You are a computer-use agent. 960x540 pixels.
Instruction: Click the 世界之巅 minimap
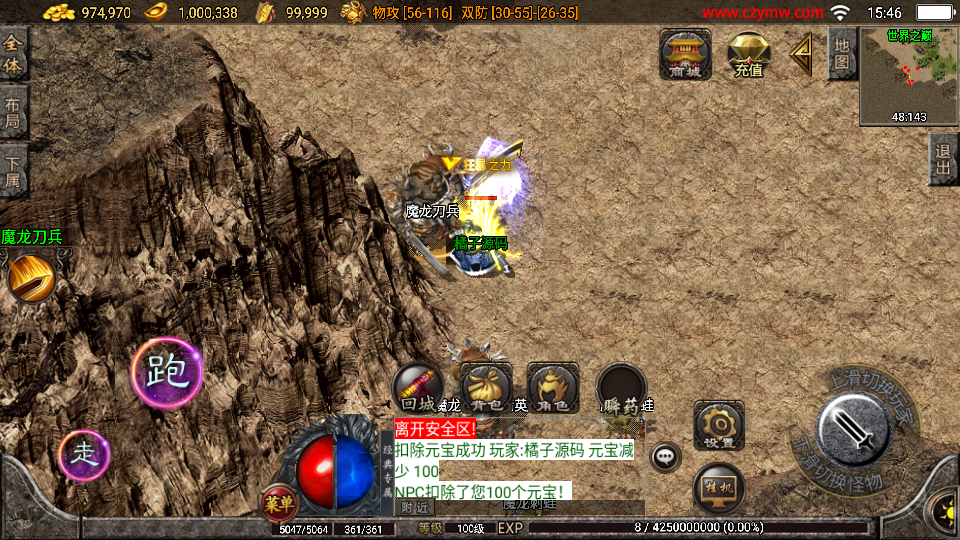[908, 76]
